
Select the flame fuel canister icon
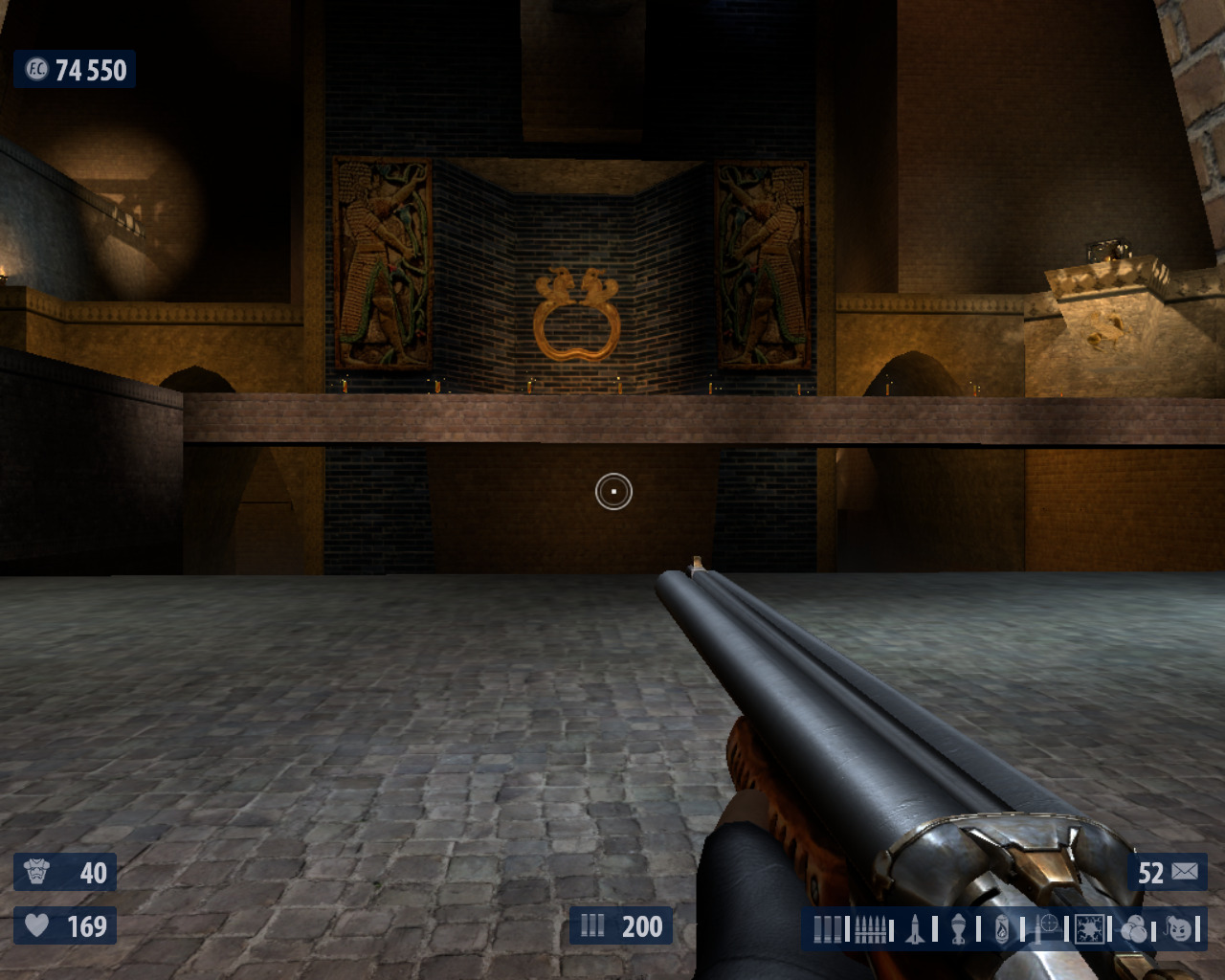point(1002,928)
